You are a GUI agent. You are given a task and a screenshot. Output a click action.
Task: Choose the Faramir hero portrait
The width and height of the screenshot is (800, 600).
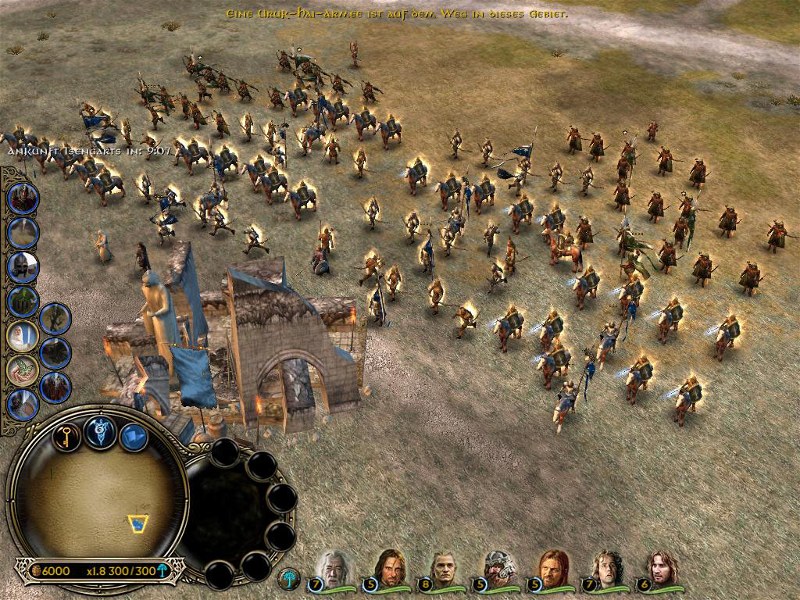661,566
